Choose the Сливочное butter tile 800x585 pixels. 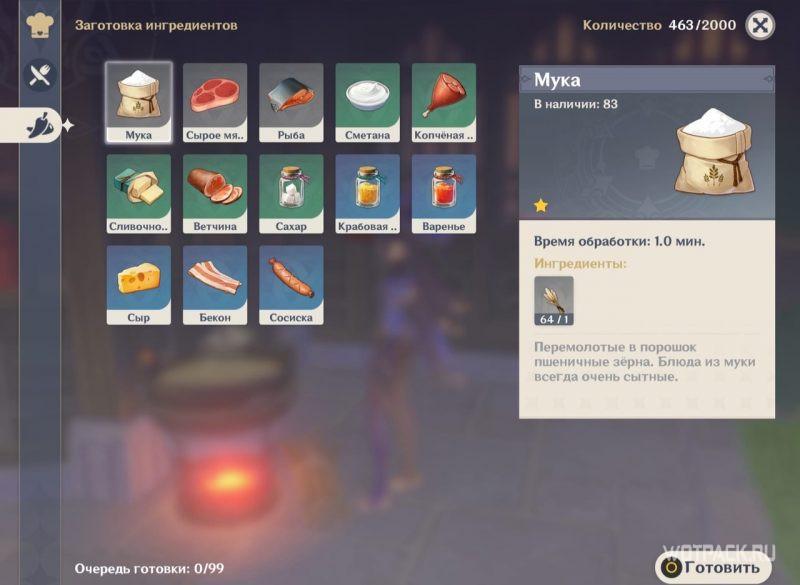click(x=139, y=194)
